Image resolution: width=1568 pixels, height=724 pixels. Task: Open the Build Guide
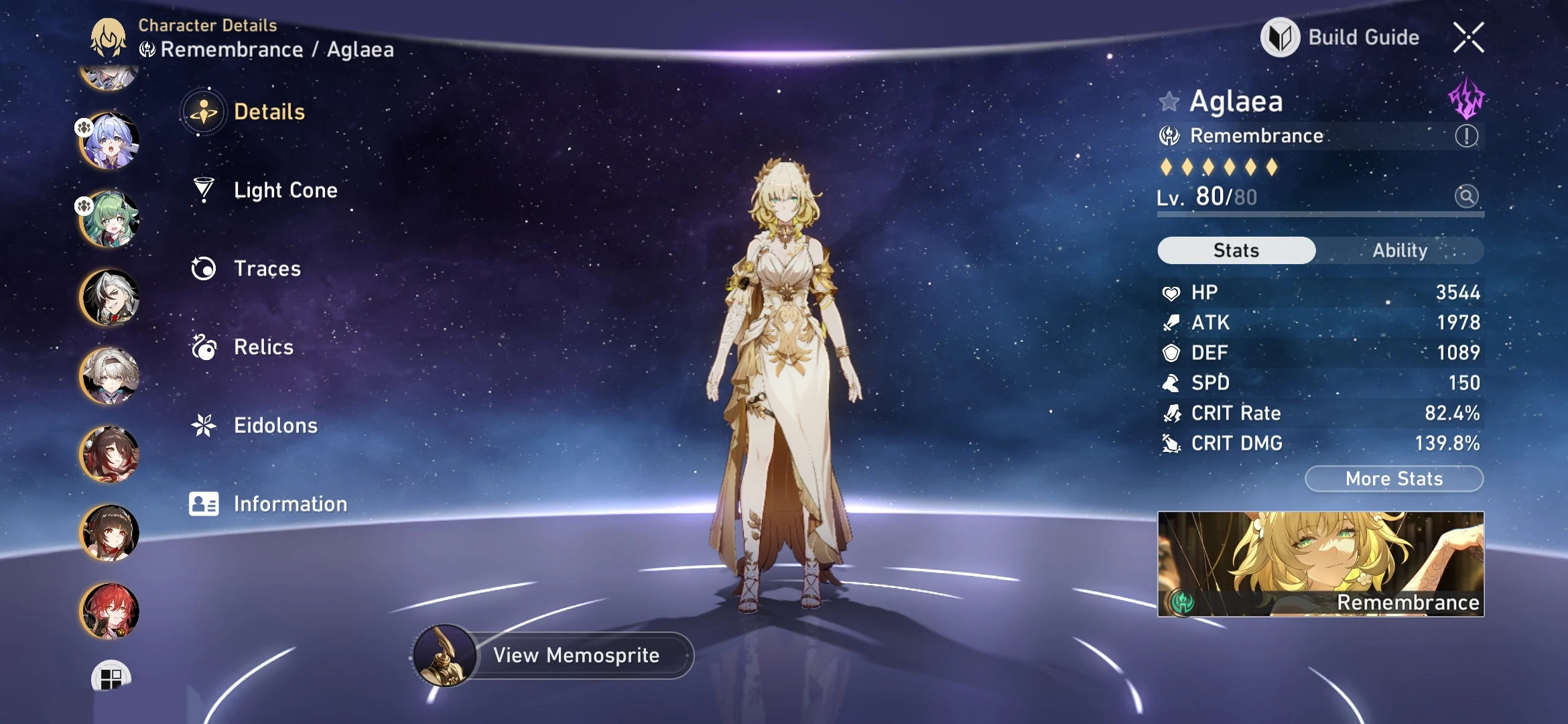pyautogui.click(x=1341, y=38)
